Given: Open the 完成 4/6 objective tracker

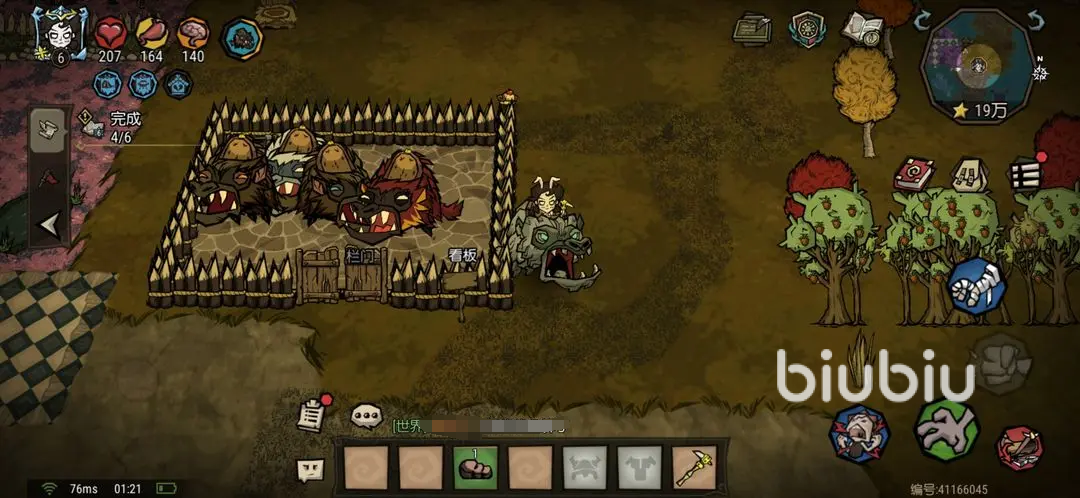Looking at the screenshot, I should (112, 125).
